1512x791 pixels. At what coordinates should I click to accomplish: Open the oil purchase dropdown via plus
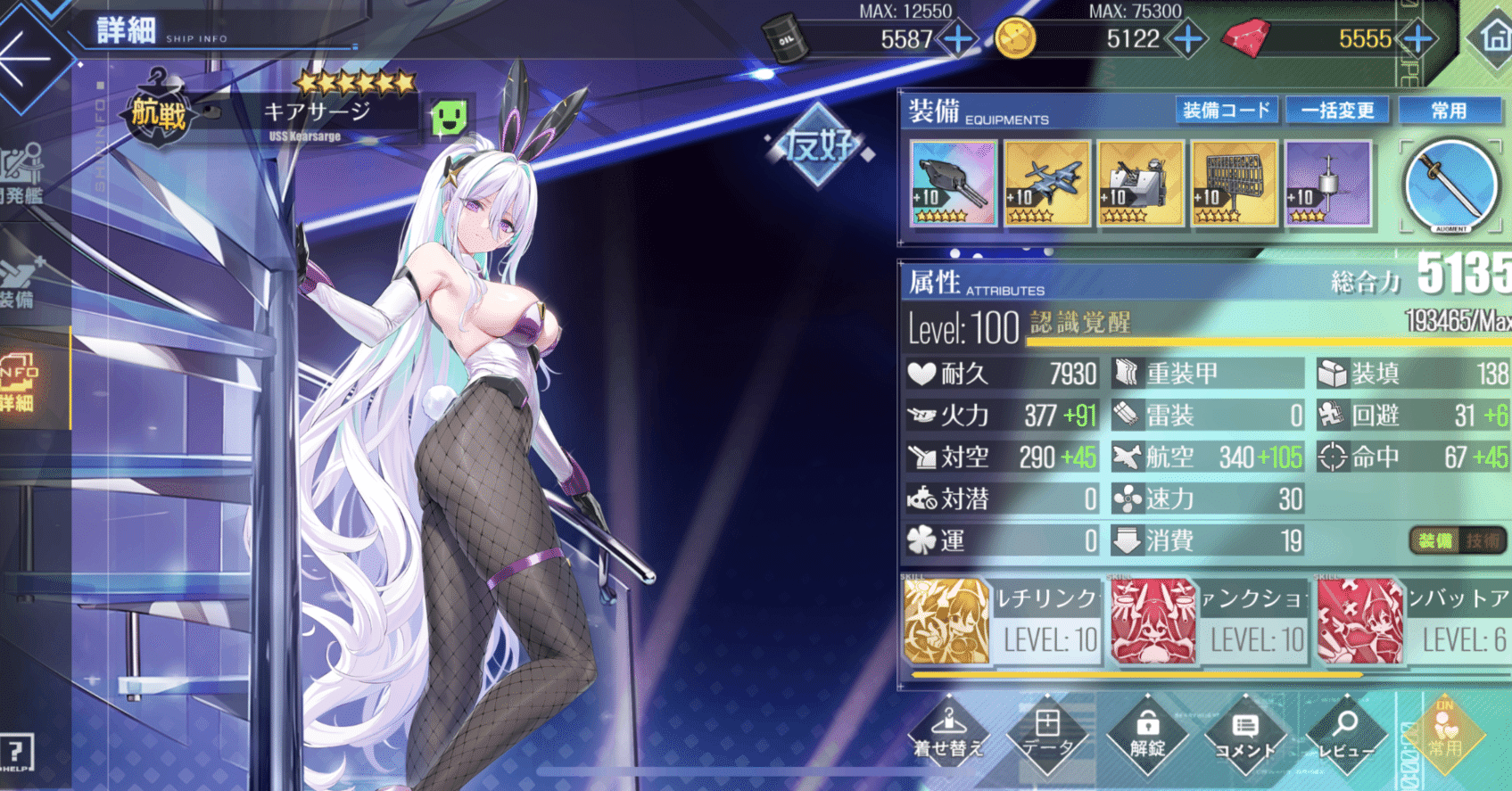(957, 38)
